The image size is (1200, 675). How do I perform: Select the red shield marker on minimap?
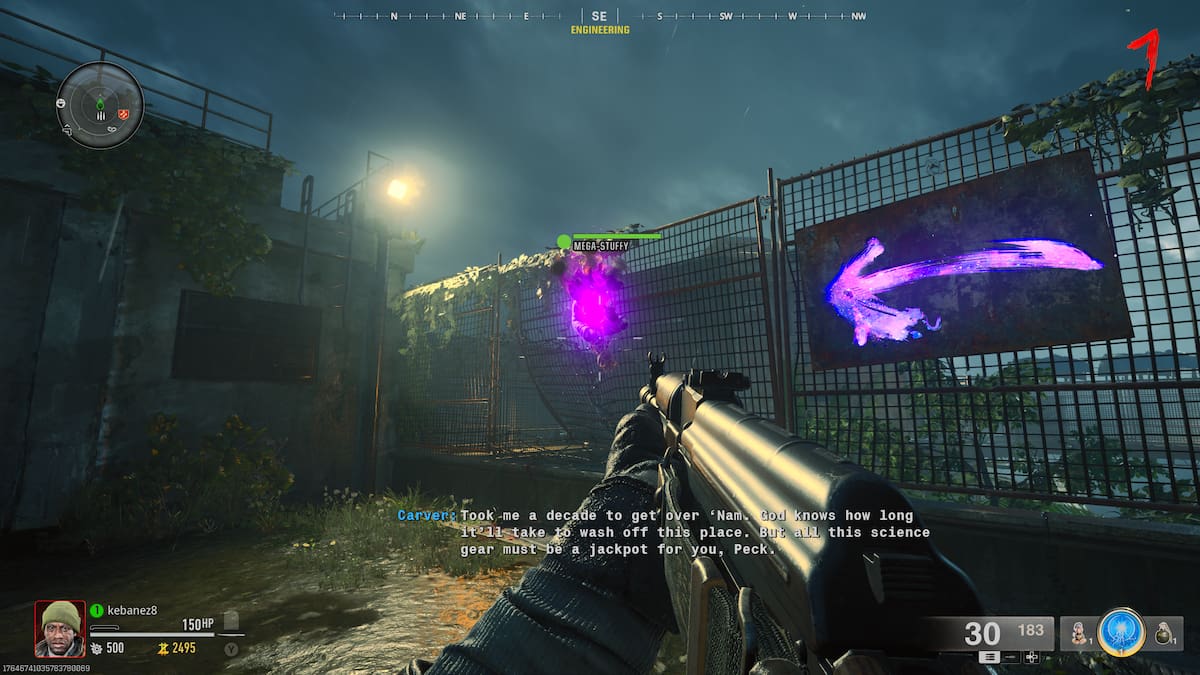coord(123,114)
